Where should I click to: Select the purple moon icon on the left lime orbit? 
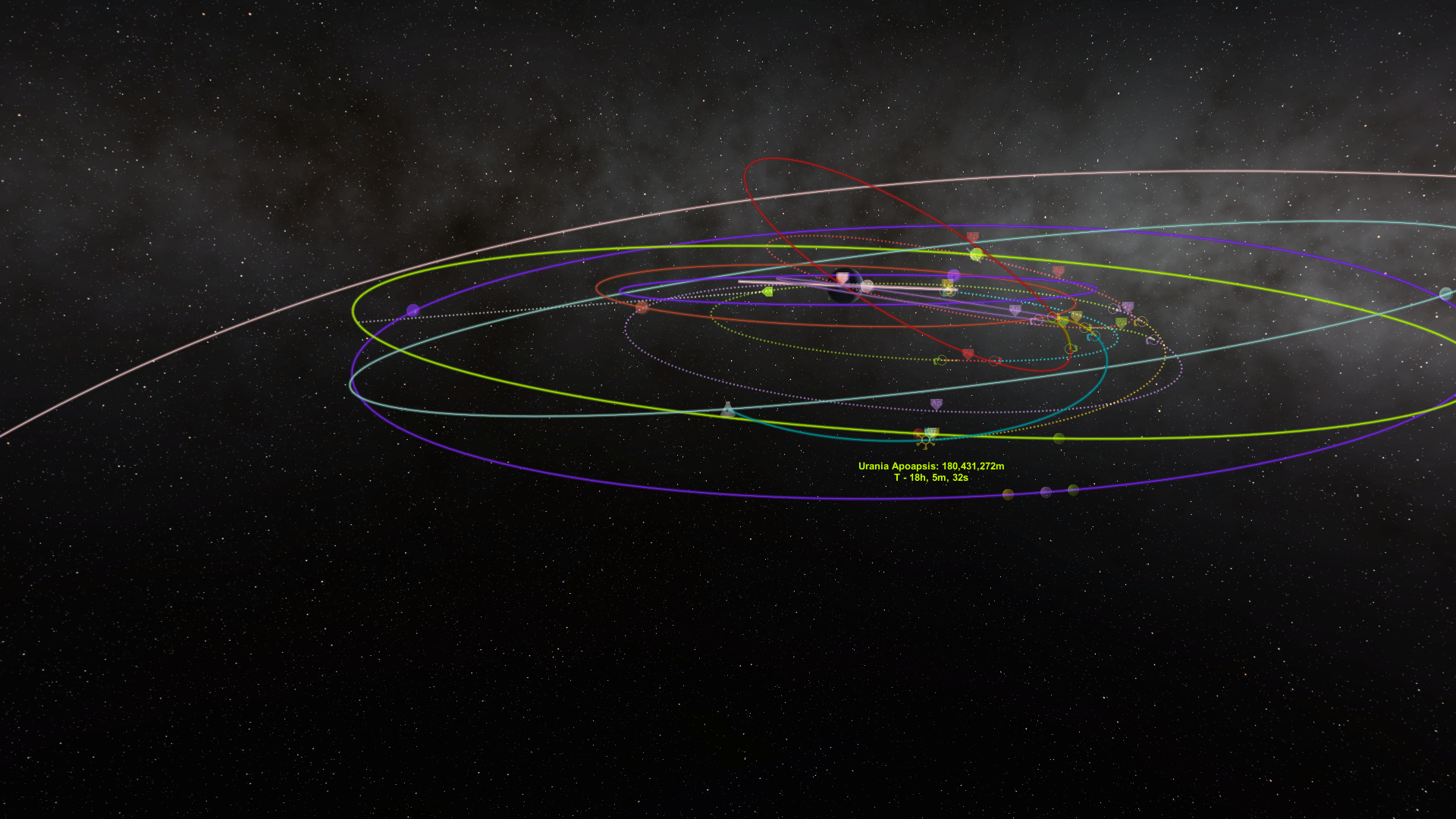coord(413,309)
